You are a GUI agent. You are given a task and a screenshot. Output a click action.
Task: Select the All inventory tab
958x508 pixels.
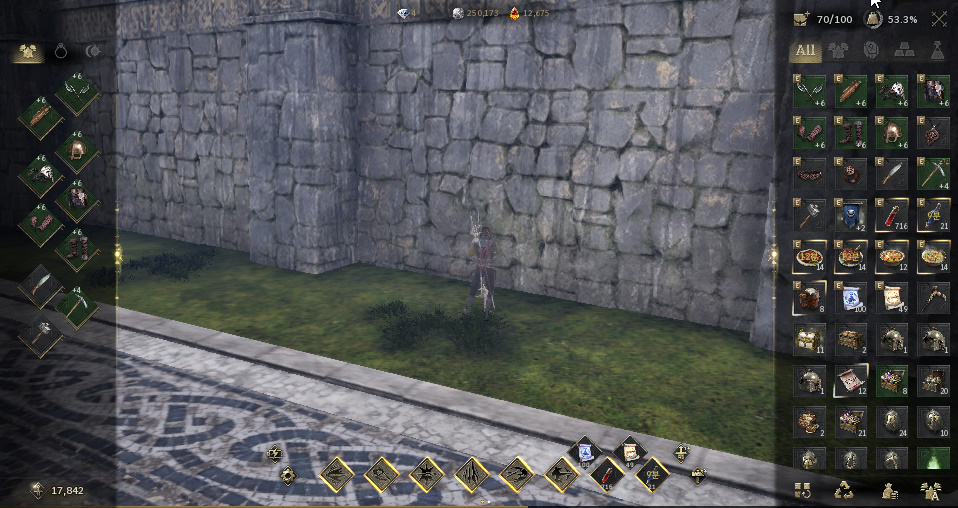pyautogui.click(x=802, y=49)
